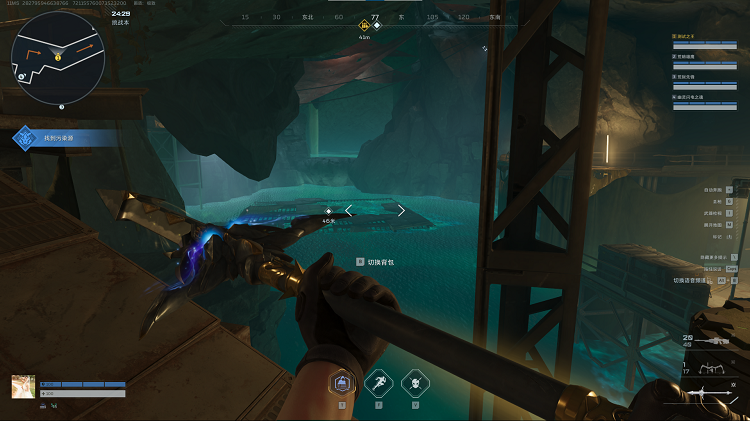Activate the first hexagon ability icon

(342, 382)
